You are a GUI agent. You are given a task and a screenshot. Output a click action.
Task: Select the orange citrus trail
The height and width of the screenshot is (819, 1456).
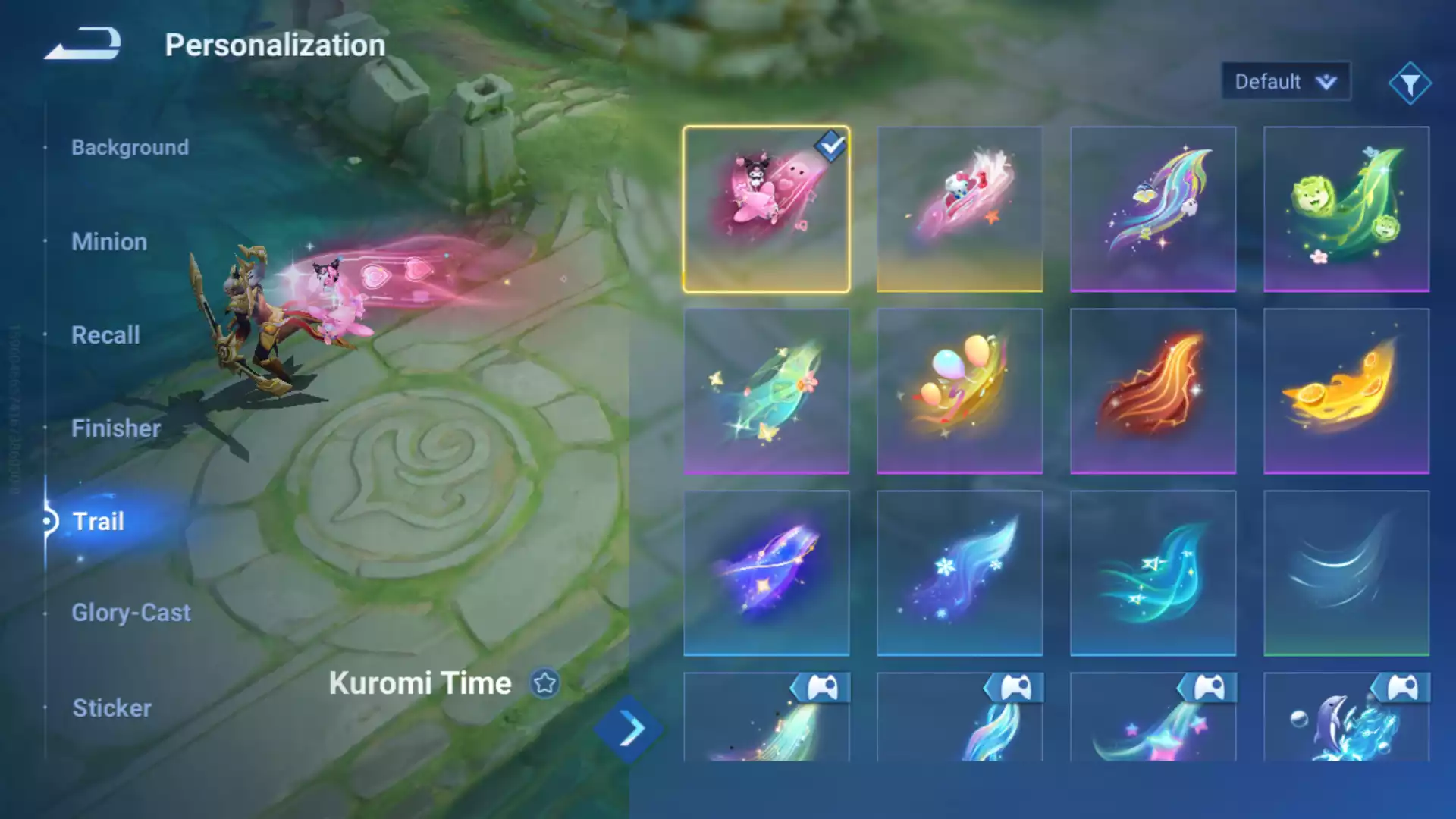point(1346,391)
